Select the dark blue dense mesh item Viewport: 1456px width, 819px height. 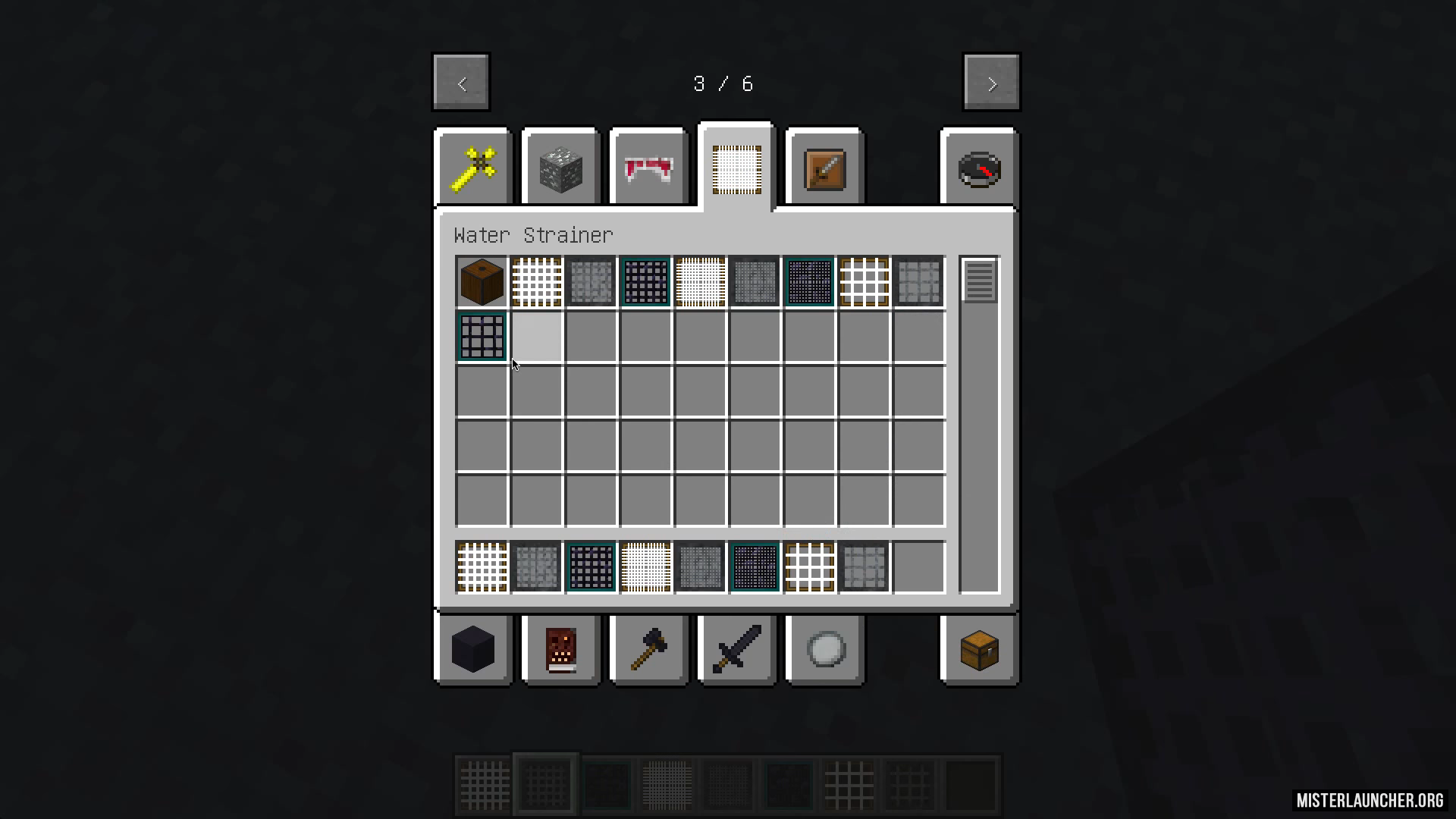pyautogui.click(x=809, y=281)
